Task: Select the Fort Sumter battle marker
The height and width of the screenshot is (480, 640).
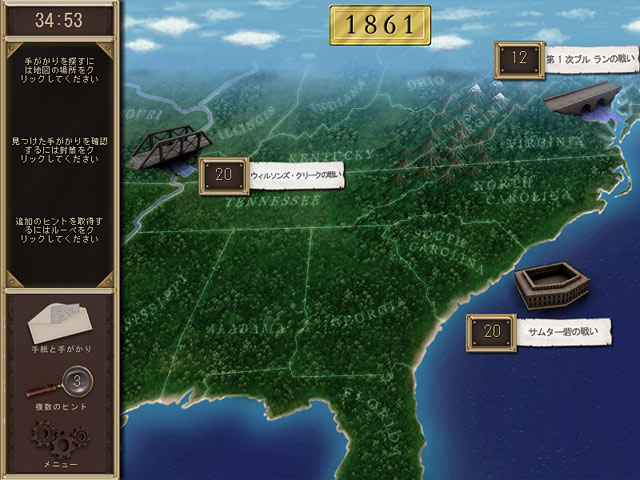Action: pos(490,331)
